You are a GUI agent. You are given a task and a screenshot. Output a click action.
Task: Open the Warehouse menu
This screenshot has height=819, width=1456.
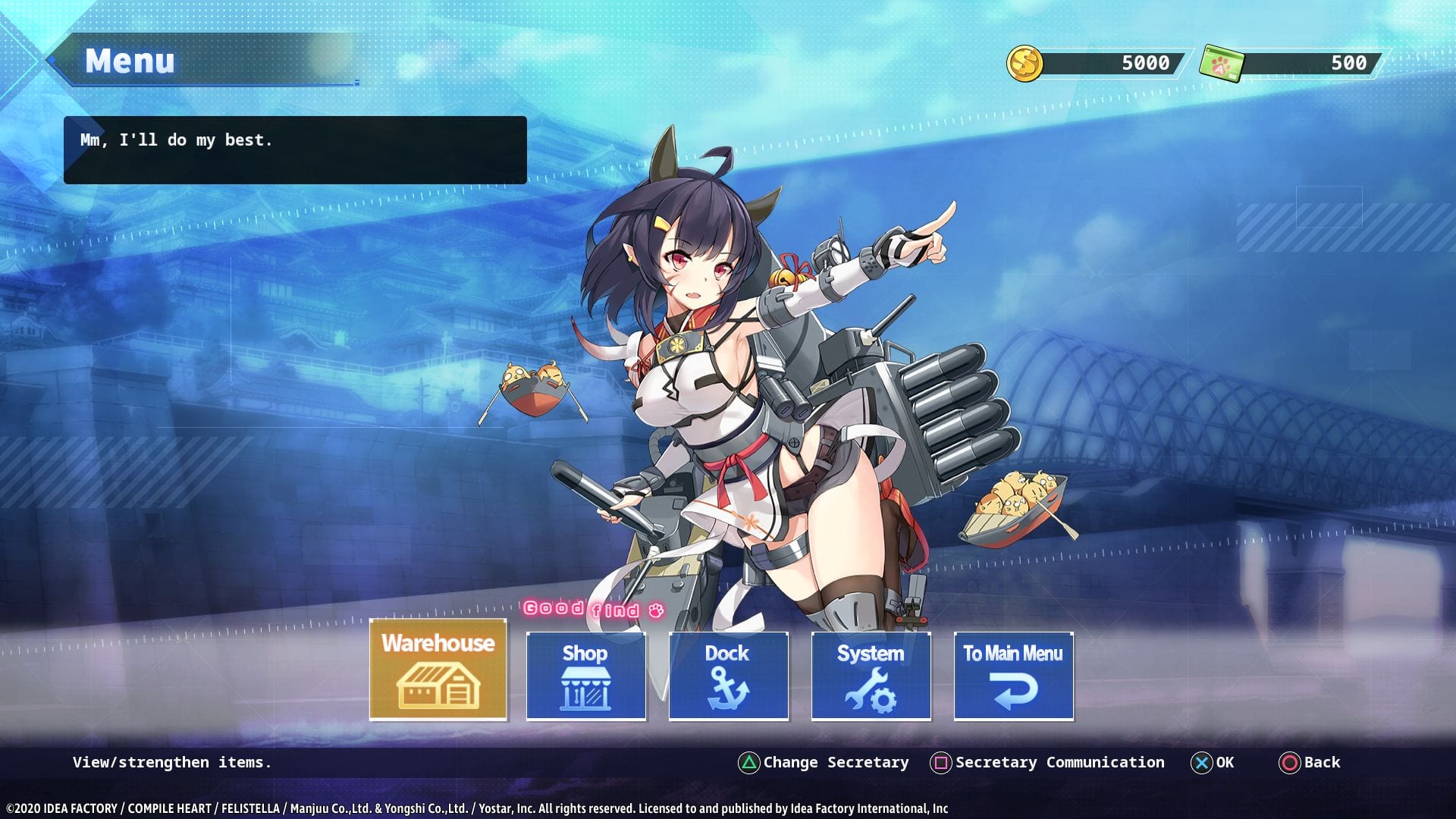tap(438, 670)
